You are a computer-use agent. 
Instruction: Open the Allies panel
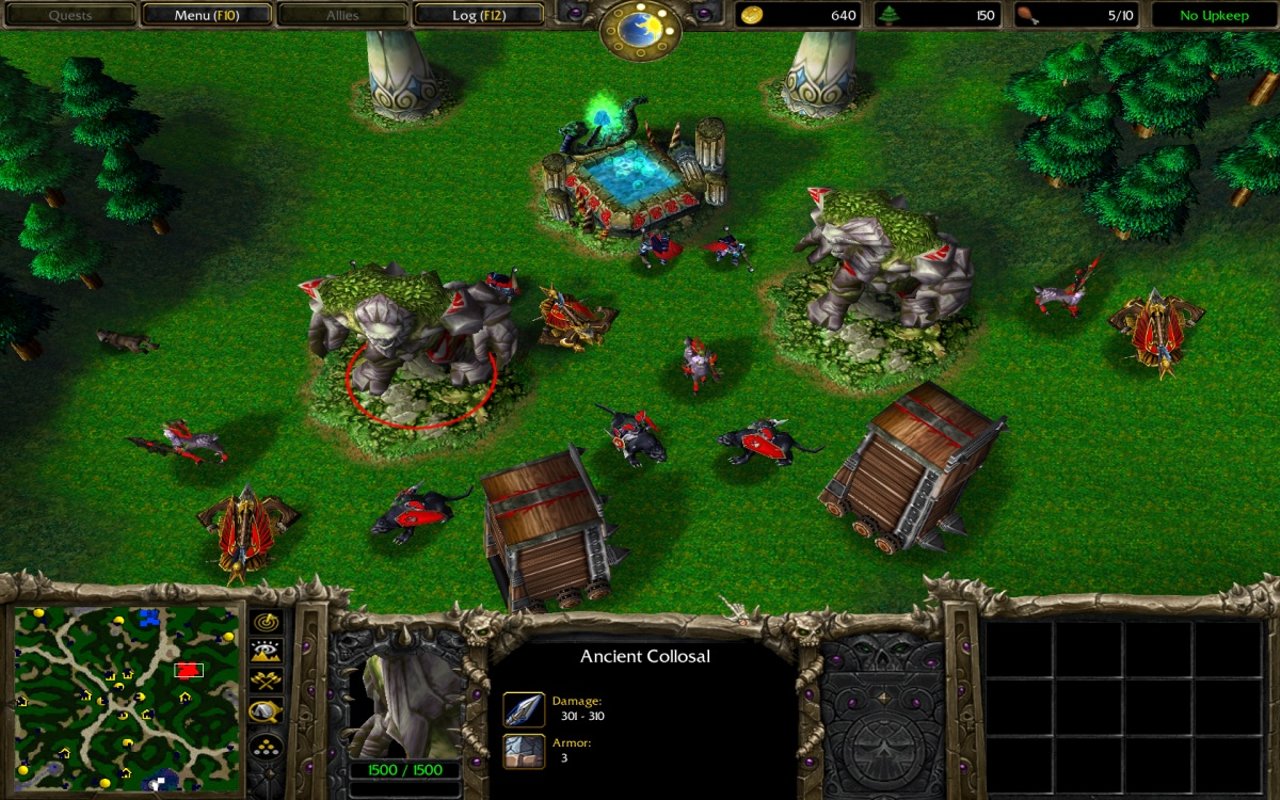342,15
